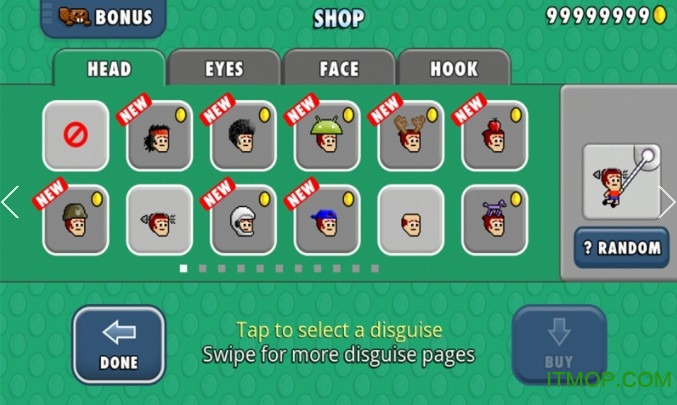Choose the white astronaut helmet disguise
Viewport: 677px width, 405px height.
coord(244,218)
